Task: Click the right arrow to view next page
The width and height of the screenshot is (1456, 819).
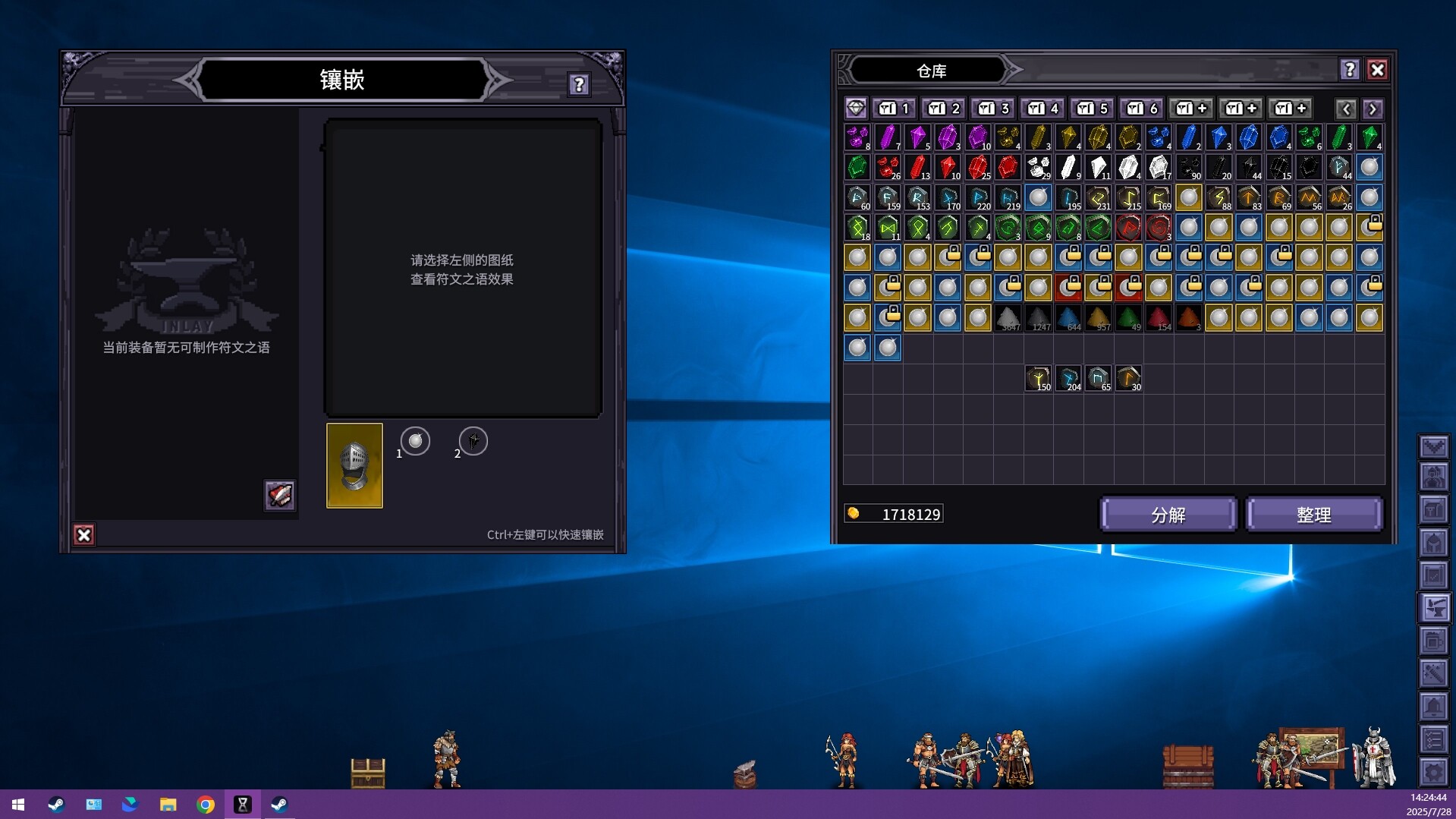Action: (1372, 109)
